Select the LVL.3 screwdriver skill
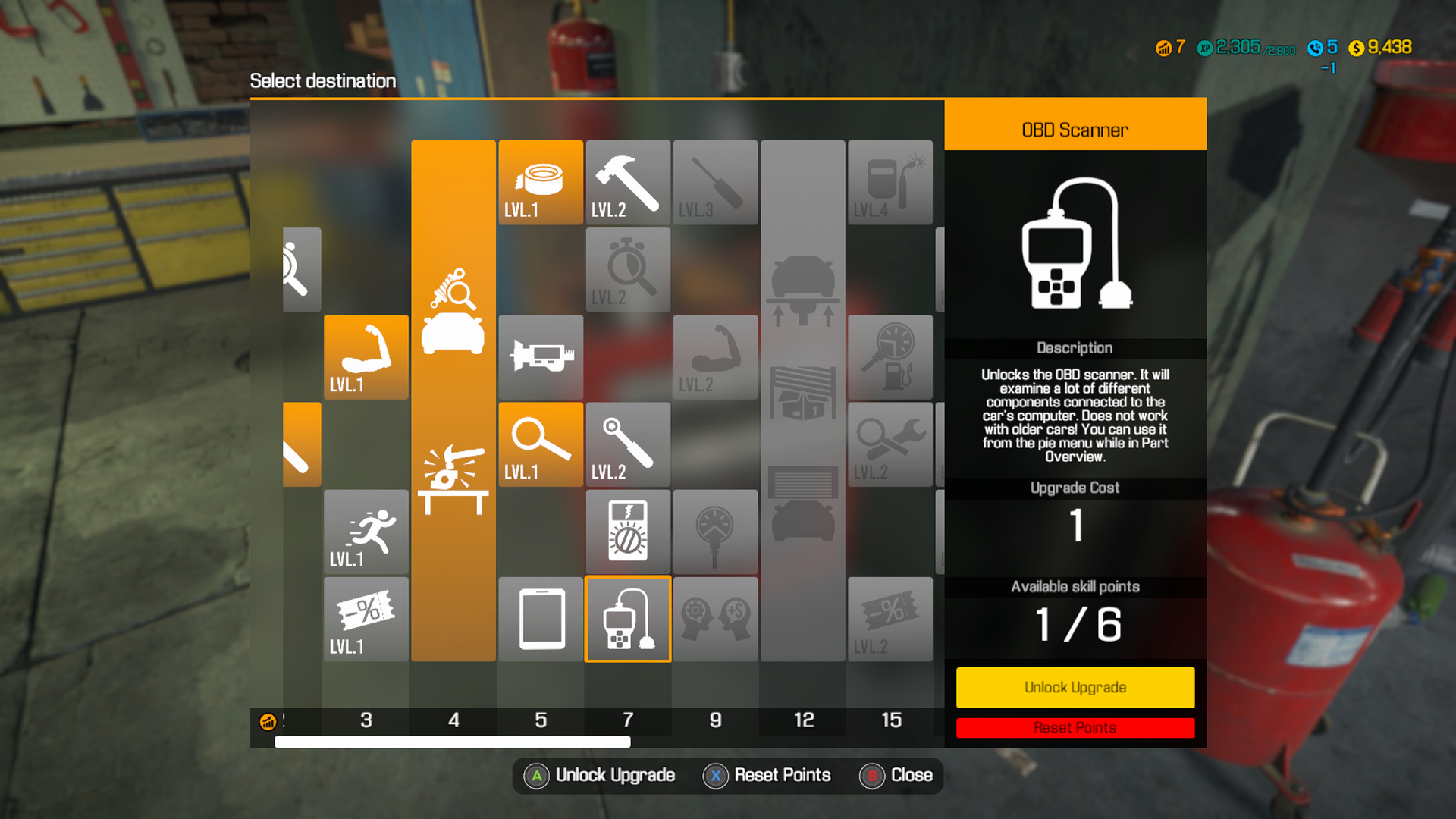This screenshot has width=1456, height=819. click(x=715, y=182)
